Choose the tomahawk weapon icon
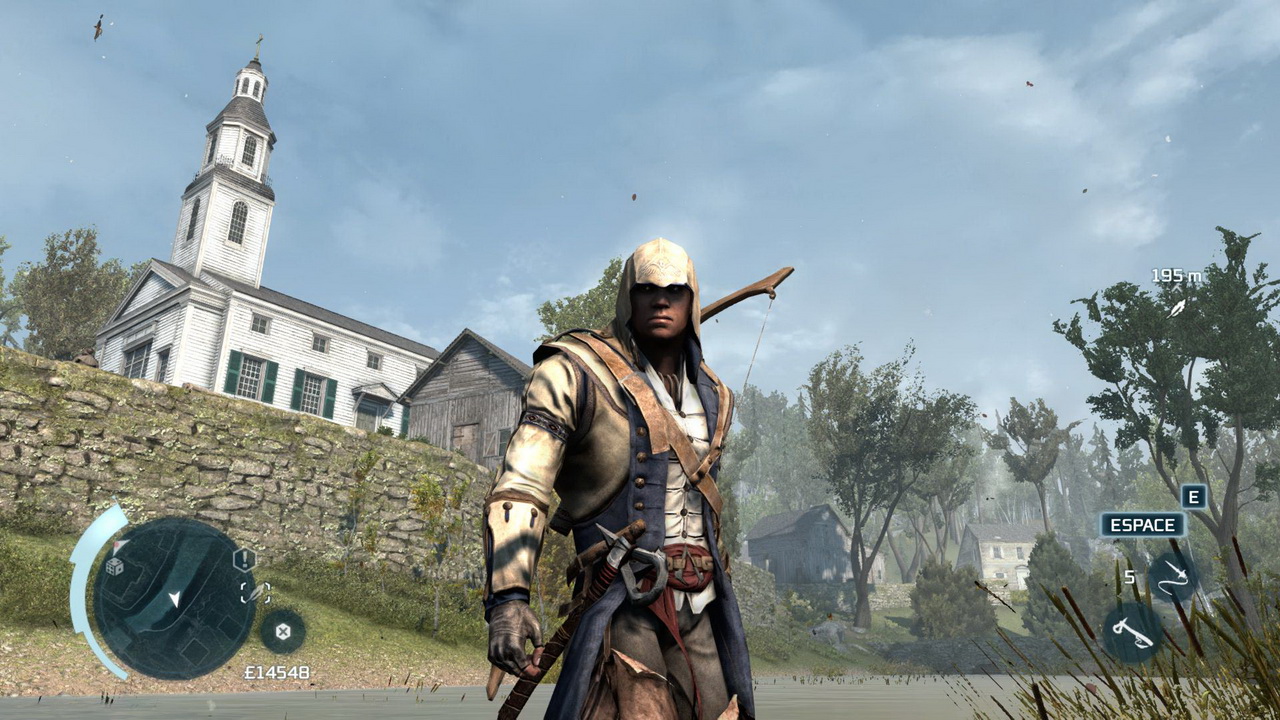The image size is (1280, 720). pyautogui.click(x=1132, y=632)
